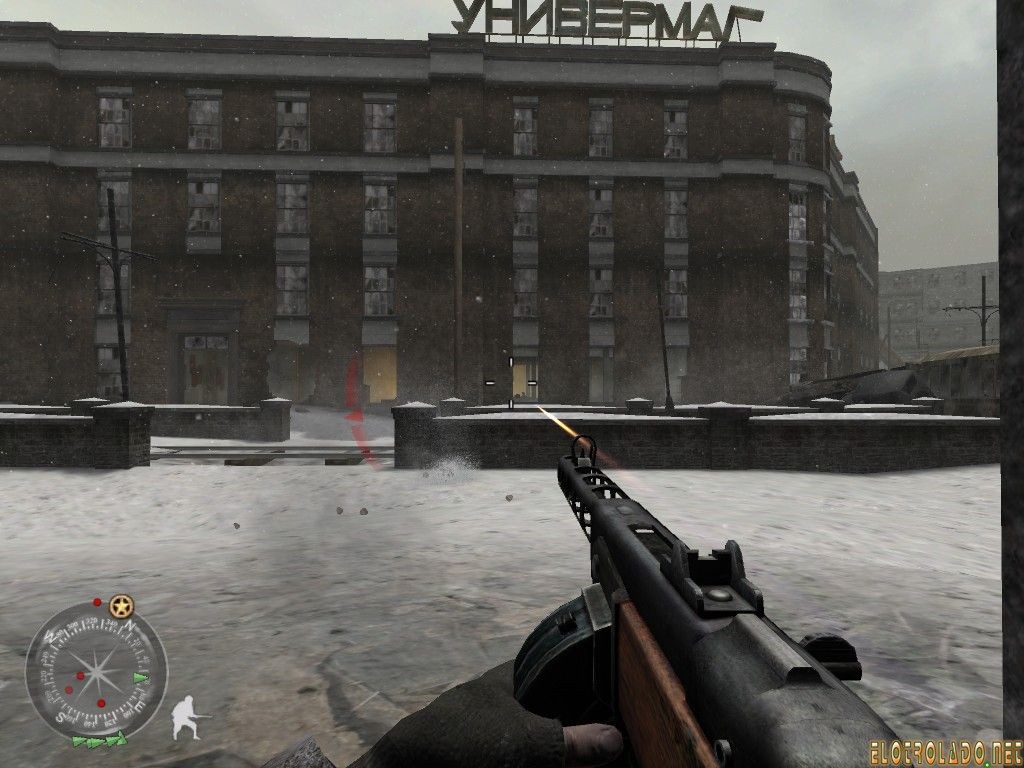
Task: Select the gold star objective marker
Action: [x=121, y=606]
